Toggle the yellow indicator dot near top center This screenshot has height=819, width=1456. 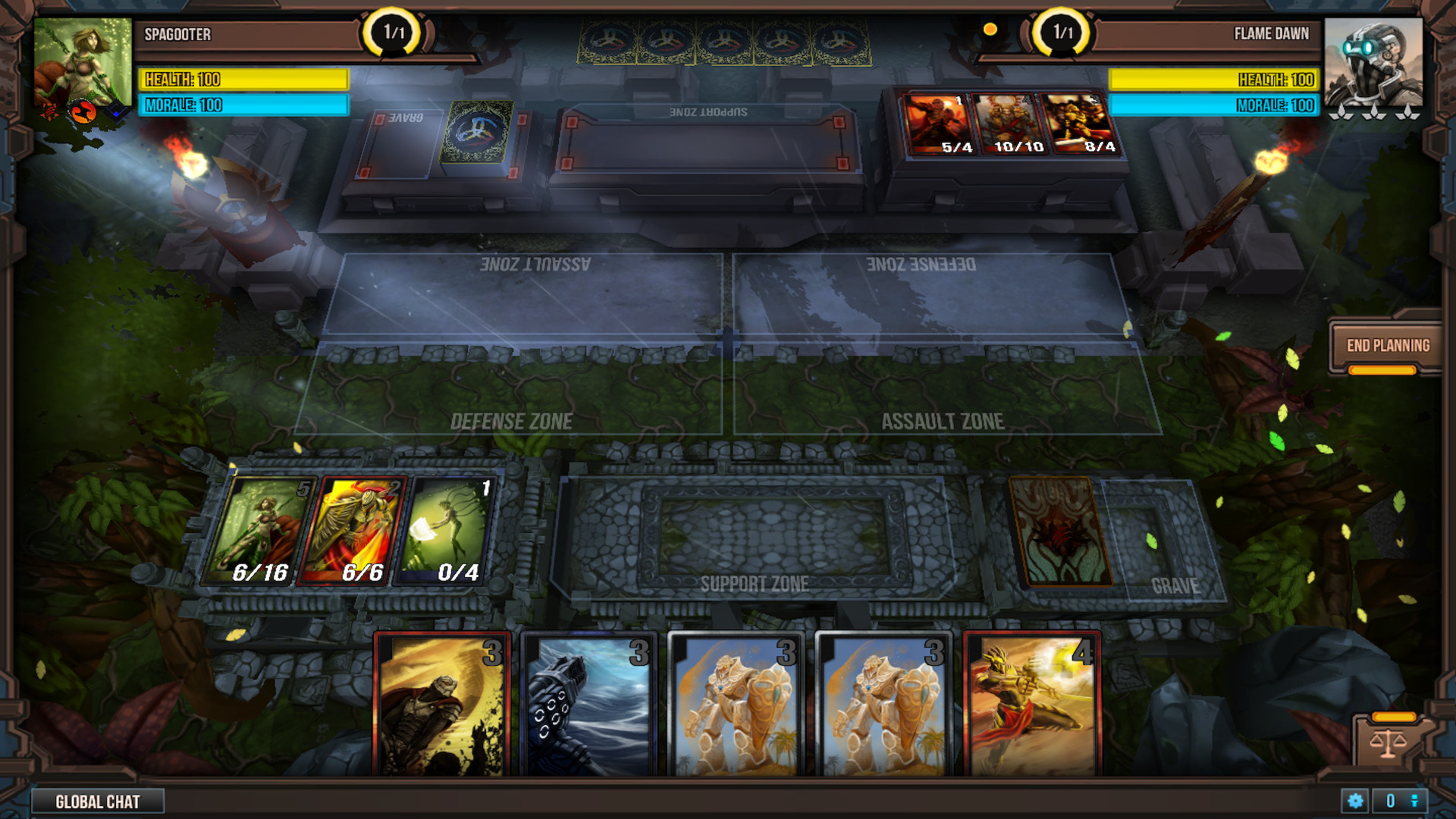[x=990, y=30]
